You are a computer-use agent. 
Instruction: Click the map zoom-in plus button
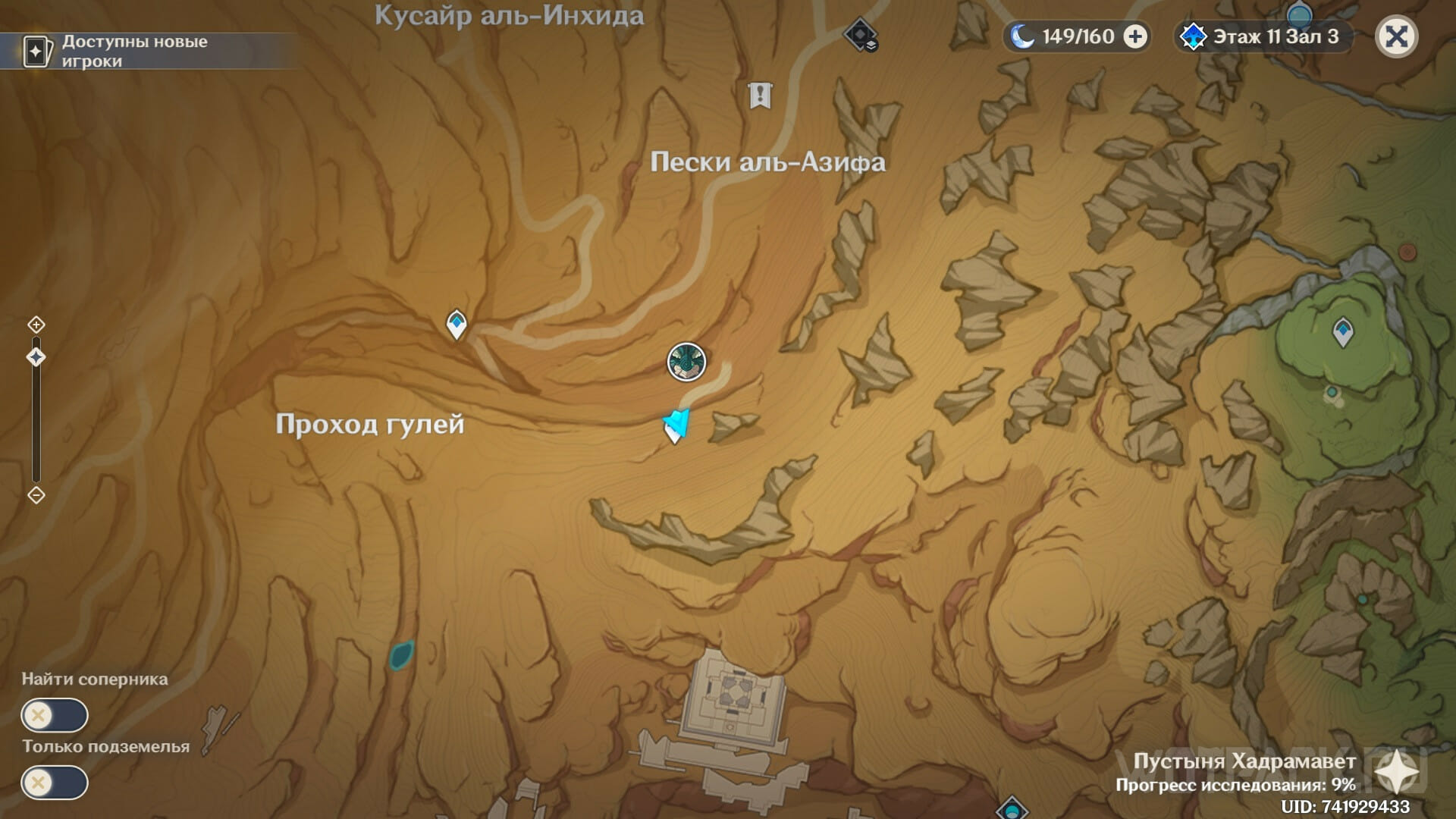click(x=36, y=325)
